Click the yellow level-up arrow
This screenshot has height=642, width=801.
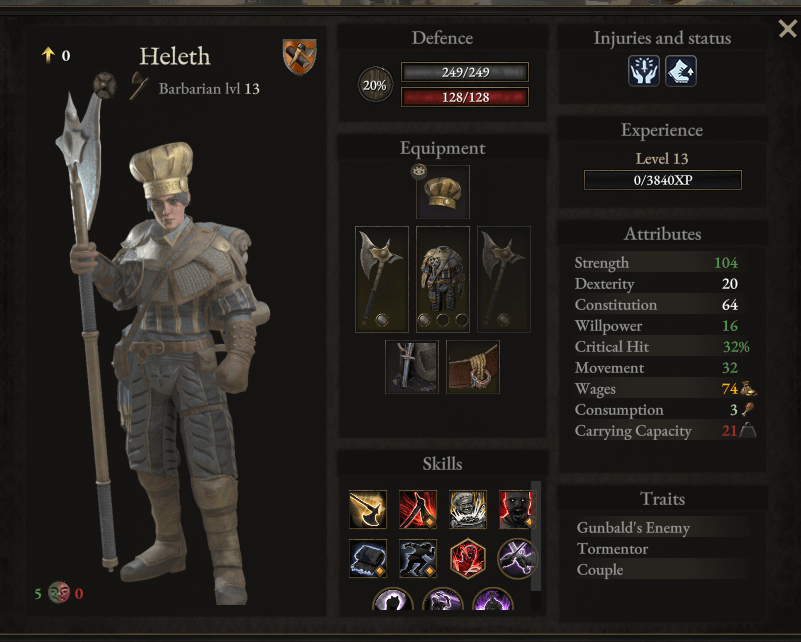point(47,55)
